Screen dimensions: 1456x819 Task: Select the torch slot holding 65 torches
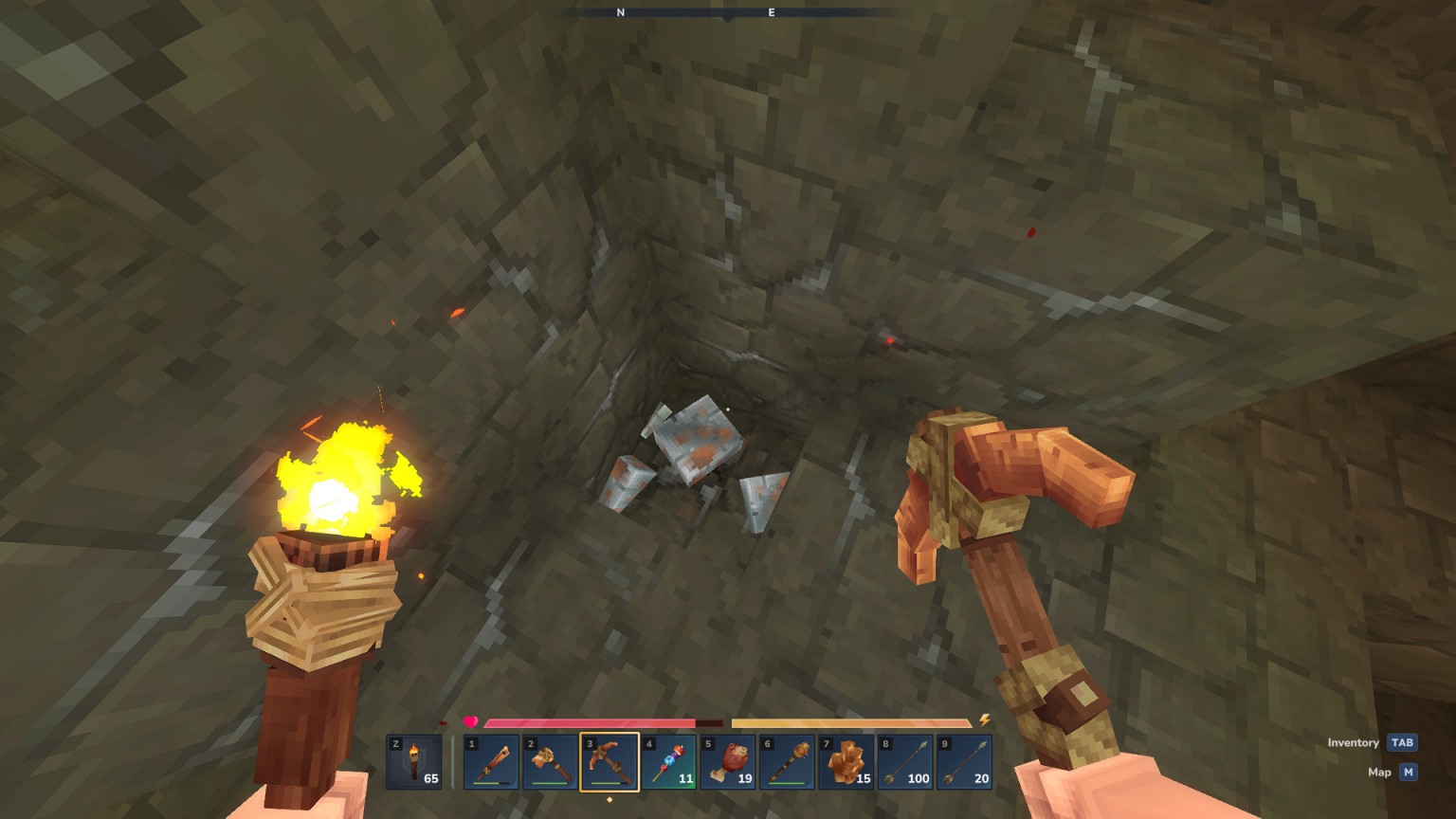point(414,762)
